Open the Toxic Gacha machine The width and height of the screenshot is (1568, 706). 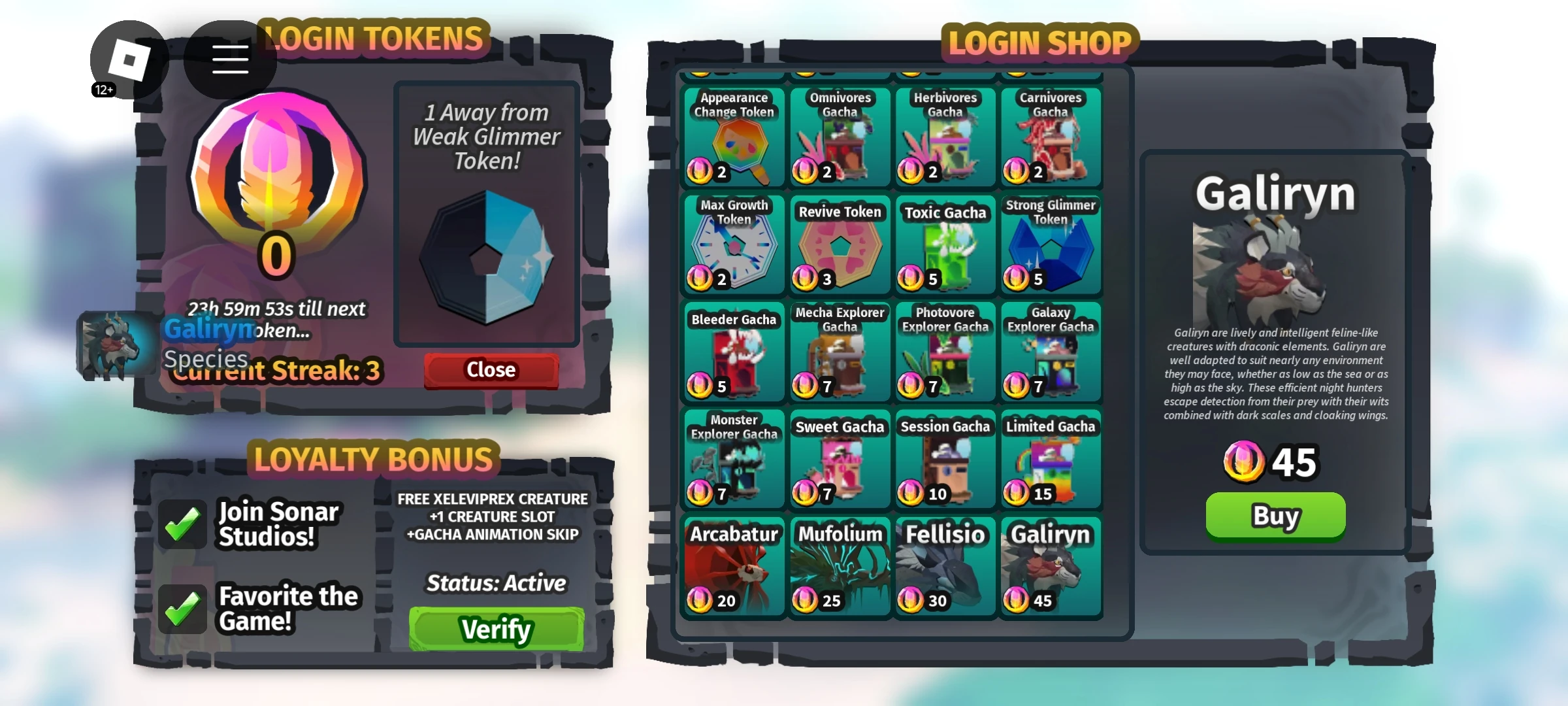pyautogui.click(x=945, y=245)
